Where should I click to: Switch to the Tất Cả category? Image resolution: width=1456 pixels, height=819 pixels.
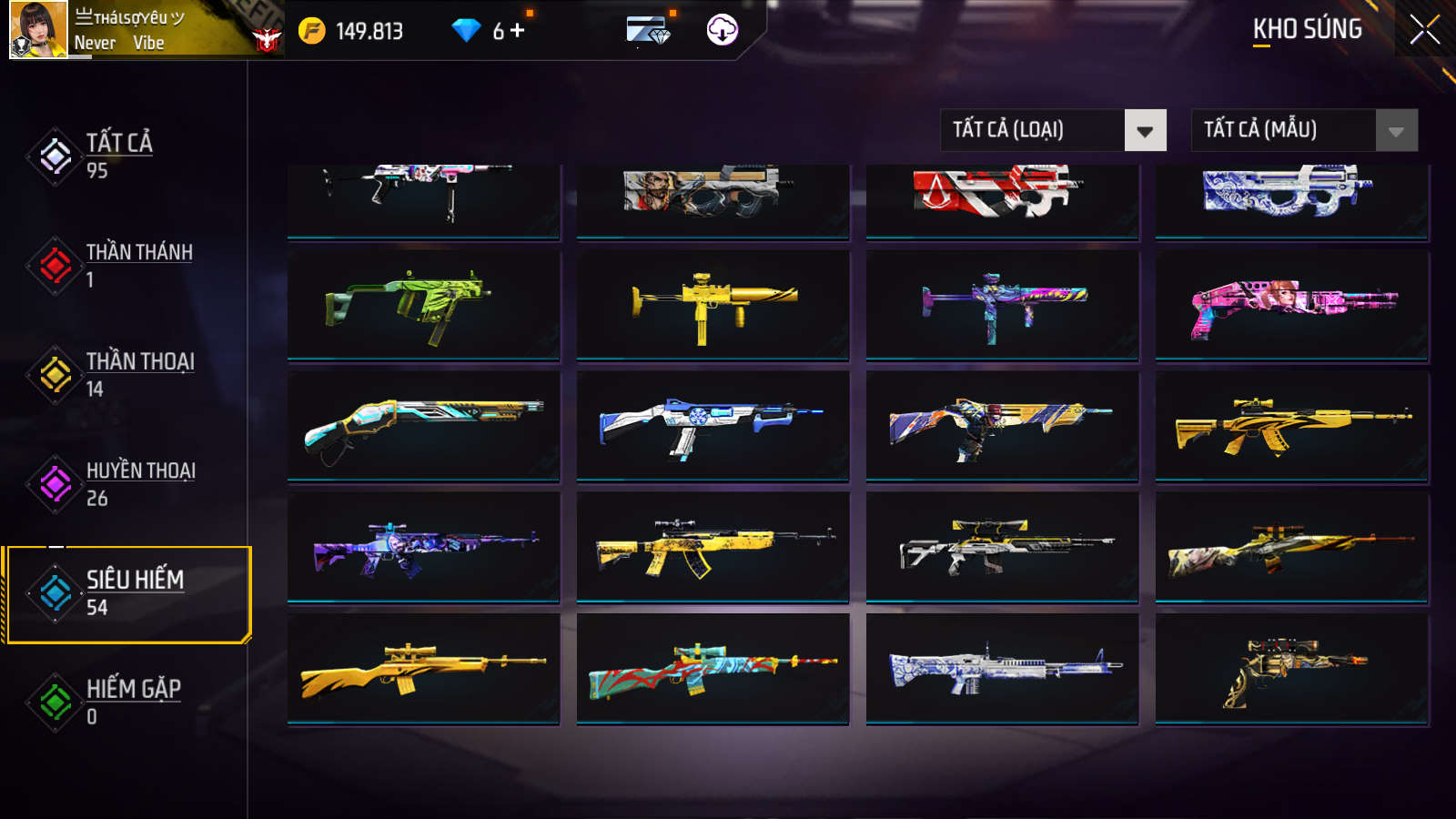click(x=118, y=156)
